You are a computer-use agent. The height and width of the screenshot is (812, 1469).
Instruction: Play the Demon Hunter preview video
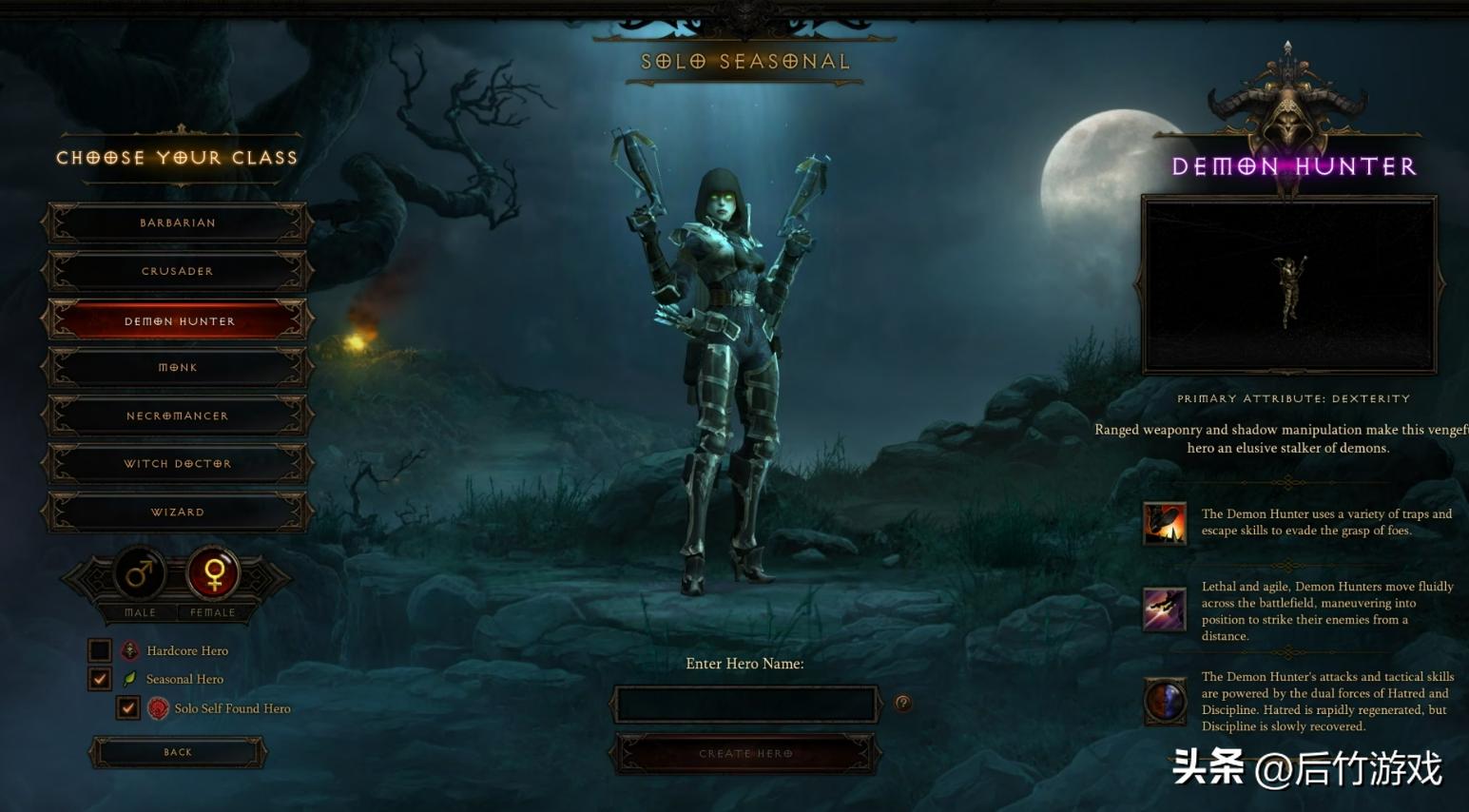point(1289,285)
